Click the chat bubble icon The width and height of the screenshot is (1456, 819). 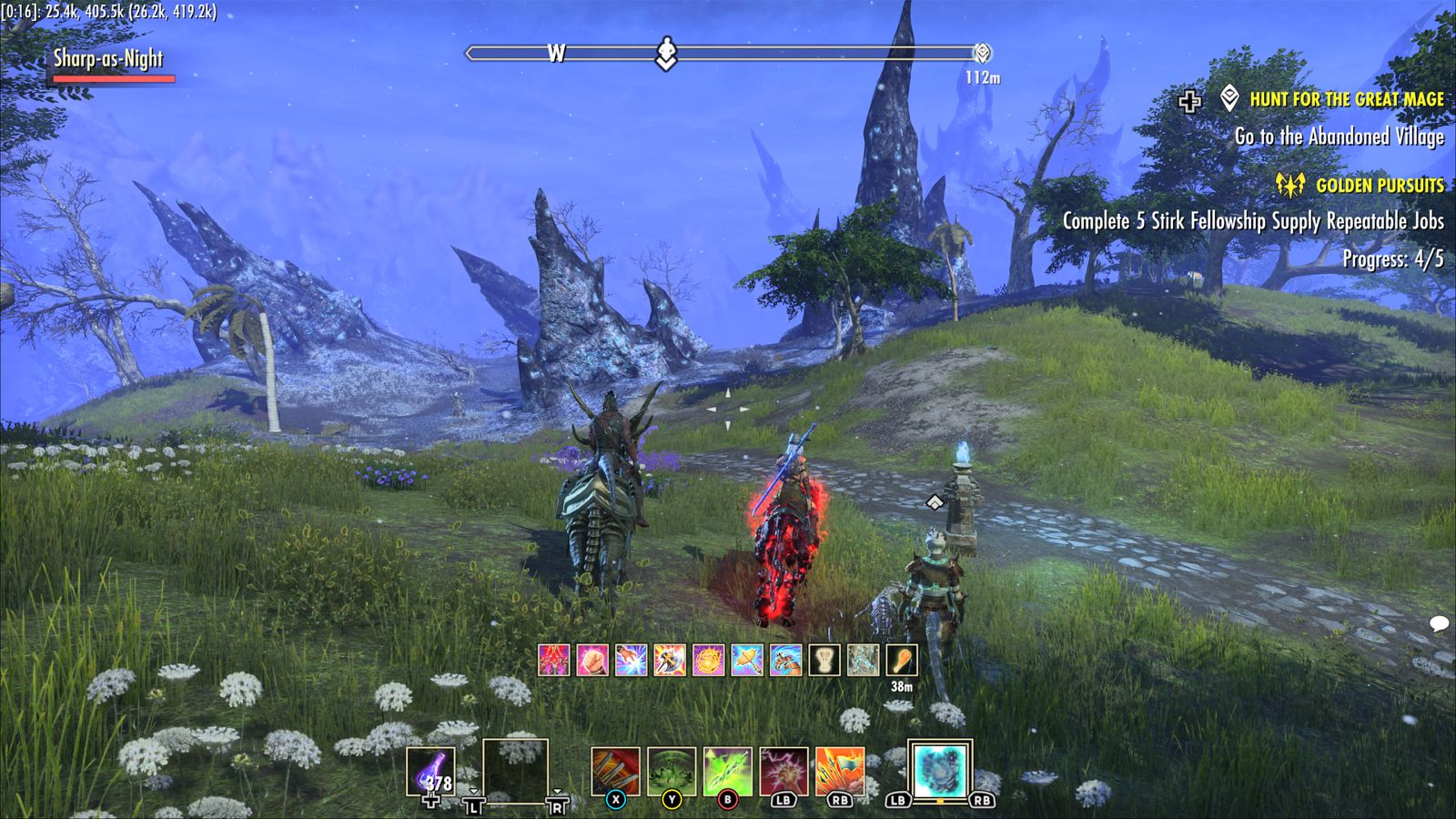[1439, 623]
